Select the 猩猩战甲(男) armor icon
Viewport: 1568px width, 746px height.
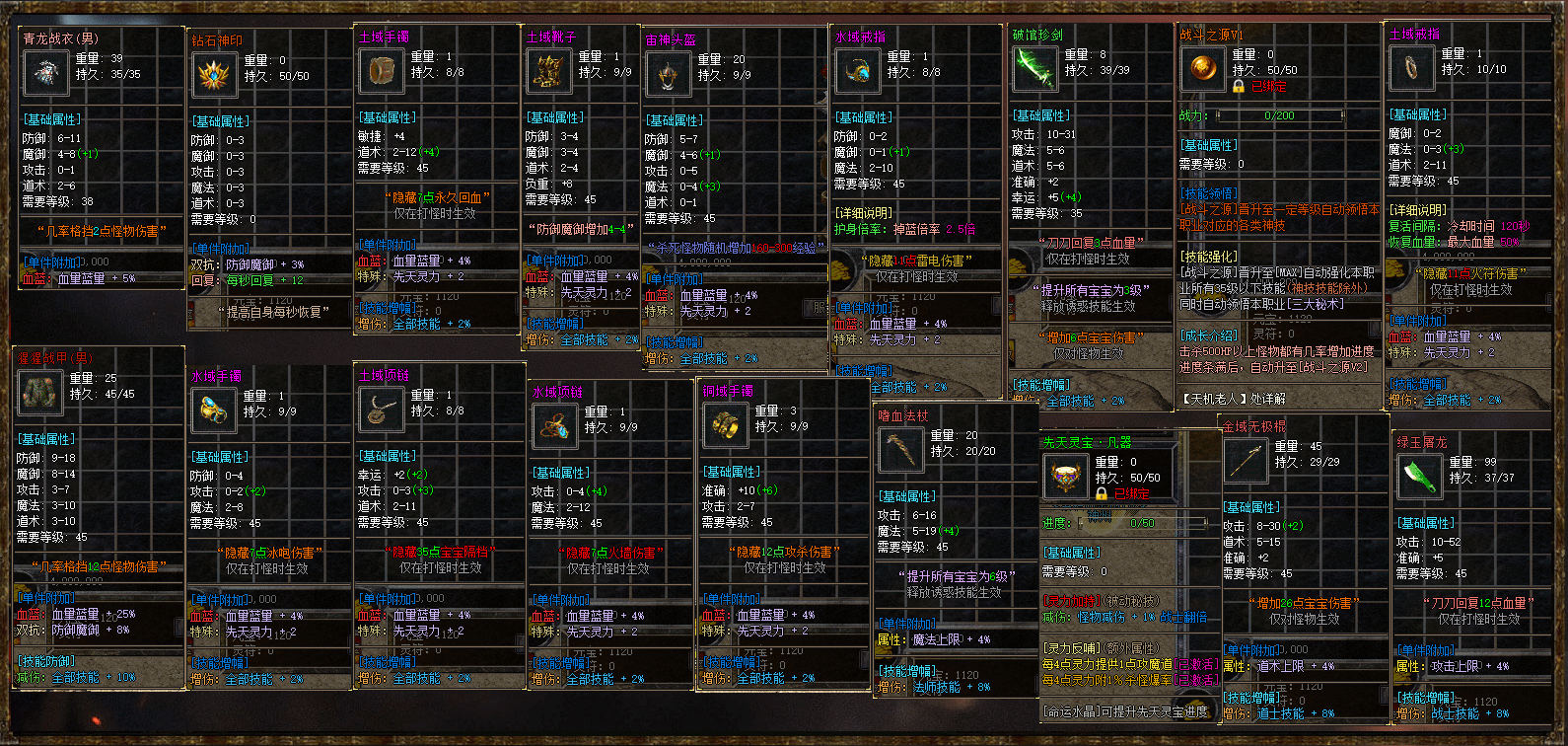[40, 393]
